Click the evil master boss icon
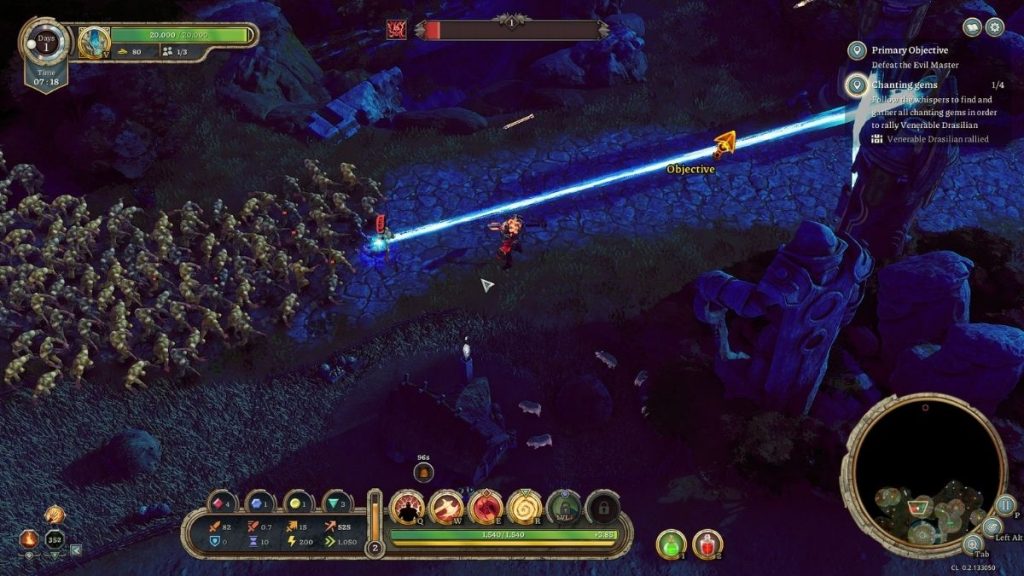1024x576 pixels. point(396,29)
